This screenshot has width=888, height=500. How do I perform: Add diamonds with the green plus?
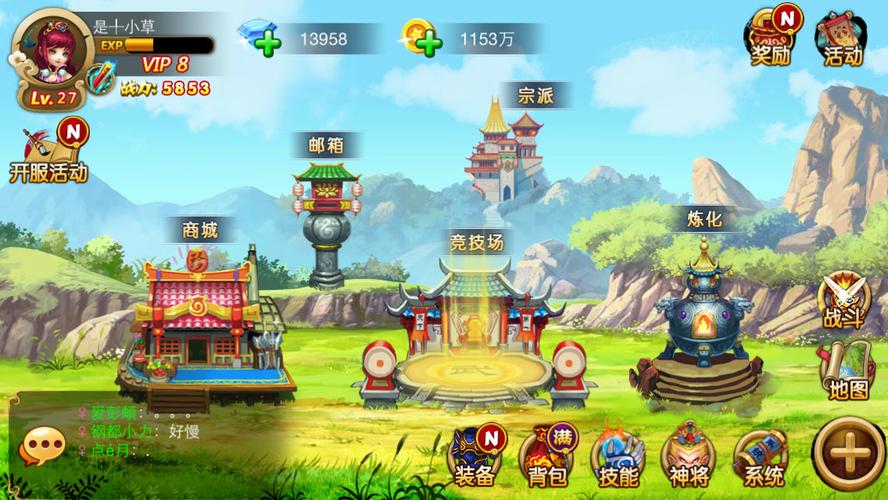[x=266, y=40]
